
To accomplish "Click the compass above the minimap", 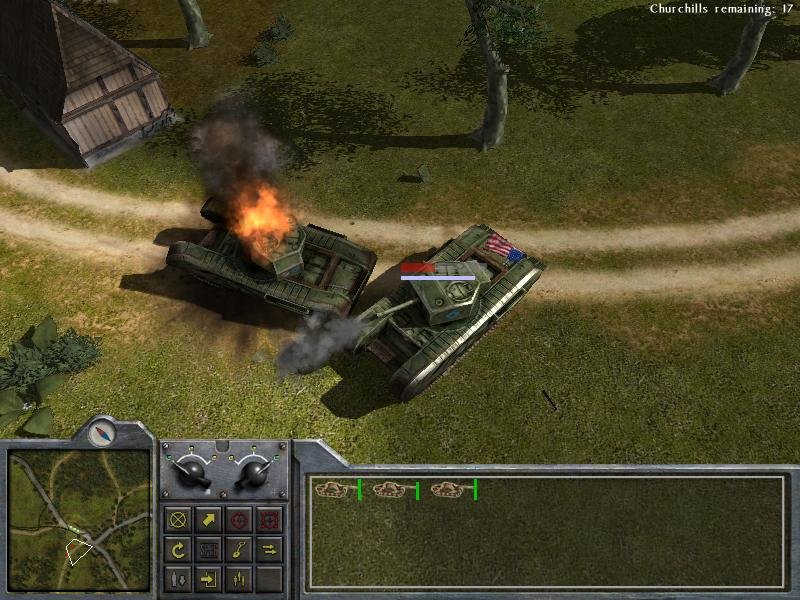I will (x=101, y=433).
